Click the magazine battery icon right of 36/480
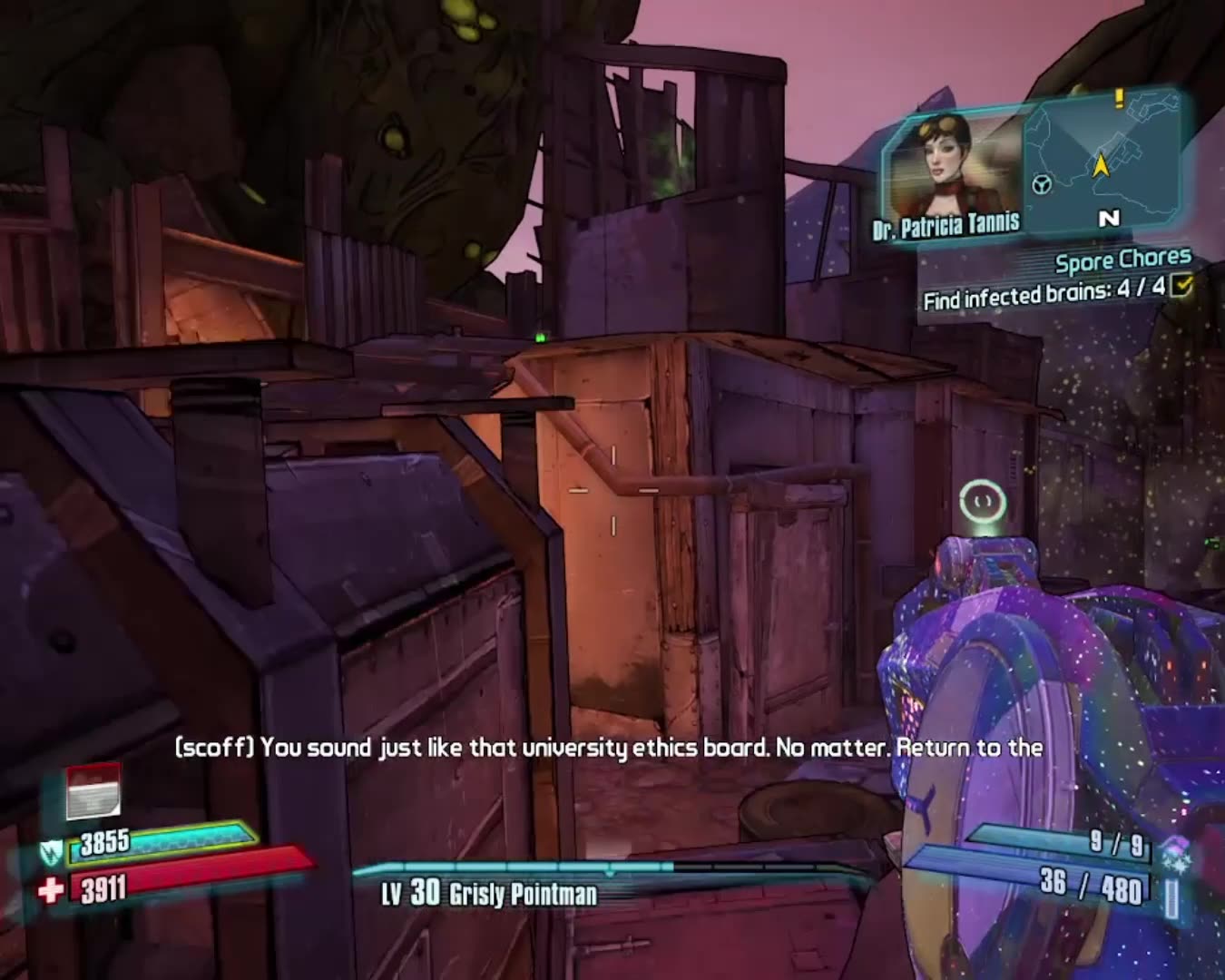The width and height of the screenshot is (1225, 980). tap(1171, 897)
